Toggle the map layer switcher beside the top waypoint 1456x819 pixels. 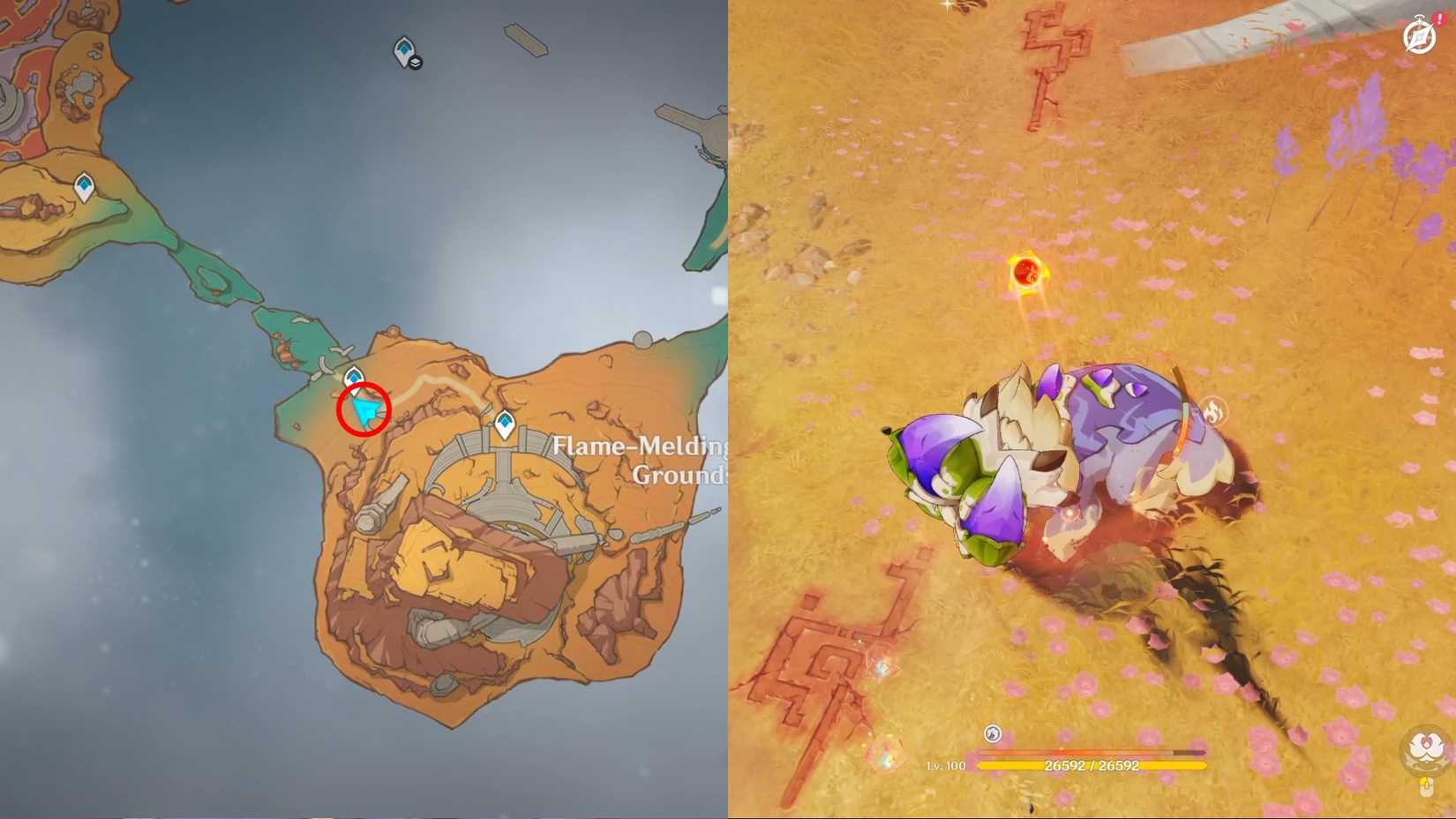(x=416, y=62)
